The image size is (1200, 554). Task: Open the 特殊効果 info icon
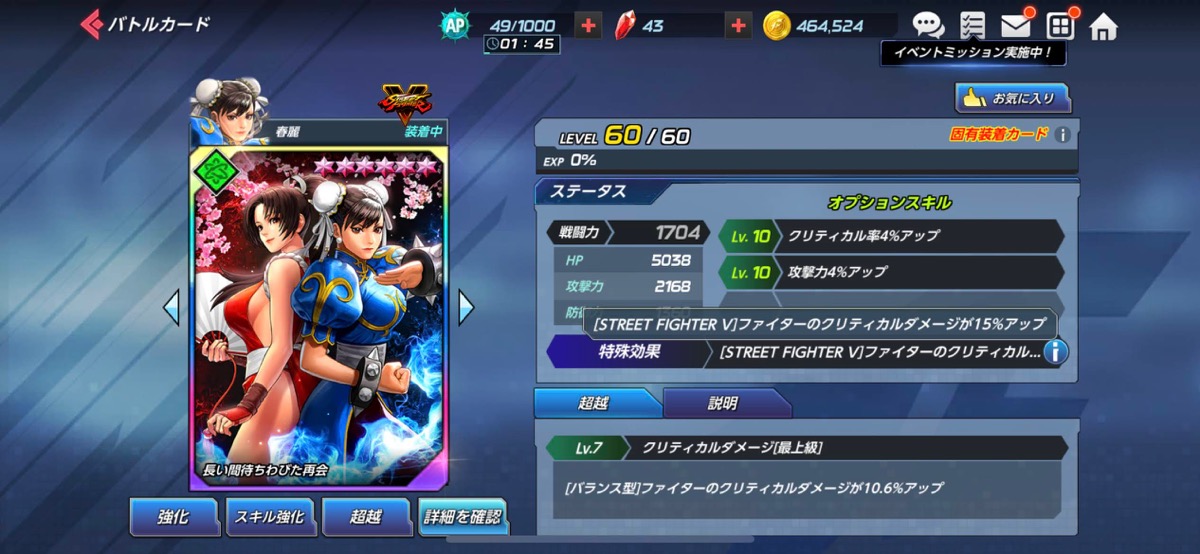click(x=1054, y=352)
